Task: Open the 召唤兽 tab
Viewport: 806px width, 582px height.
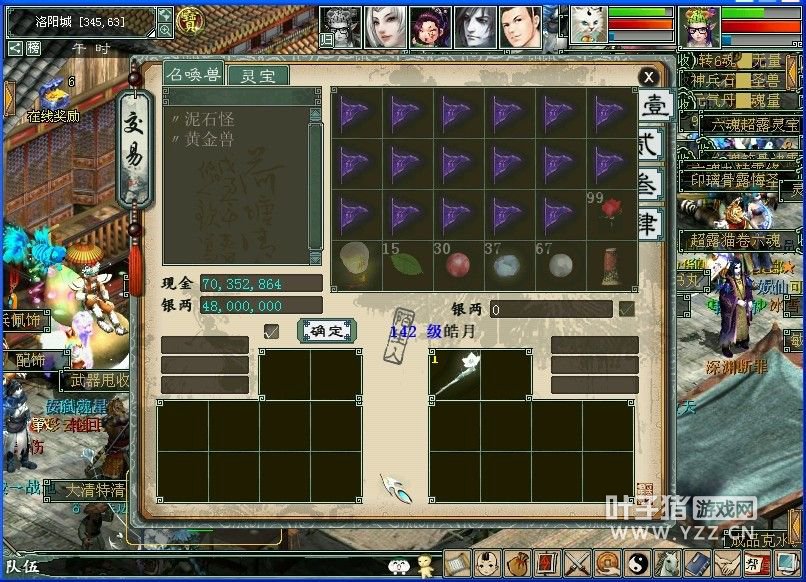Action: point(194,75)
